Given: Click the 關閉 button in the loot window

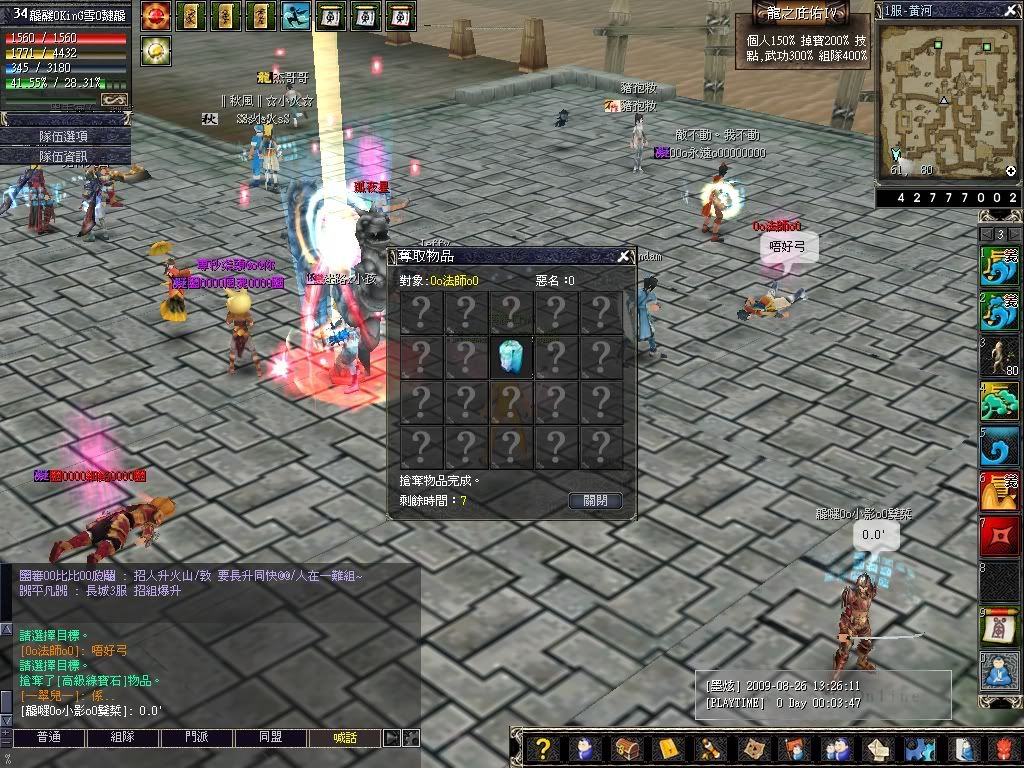Looking at the screenshot, I should pos(595,501).
